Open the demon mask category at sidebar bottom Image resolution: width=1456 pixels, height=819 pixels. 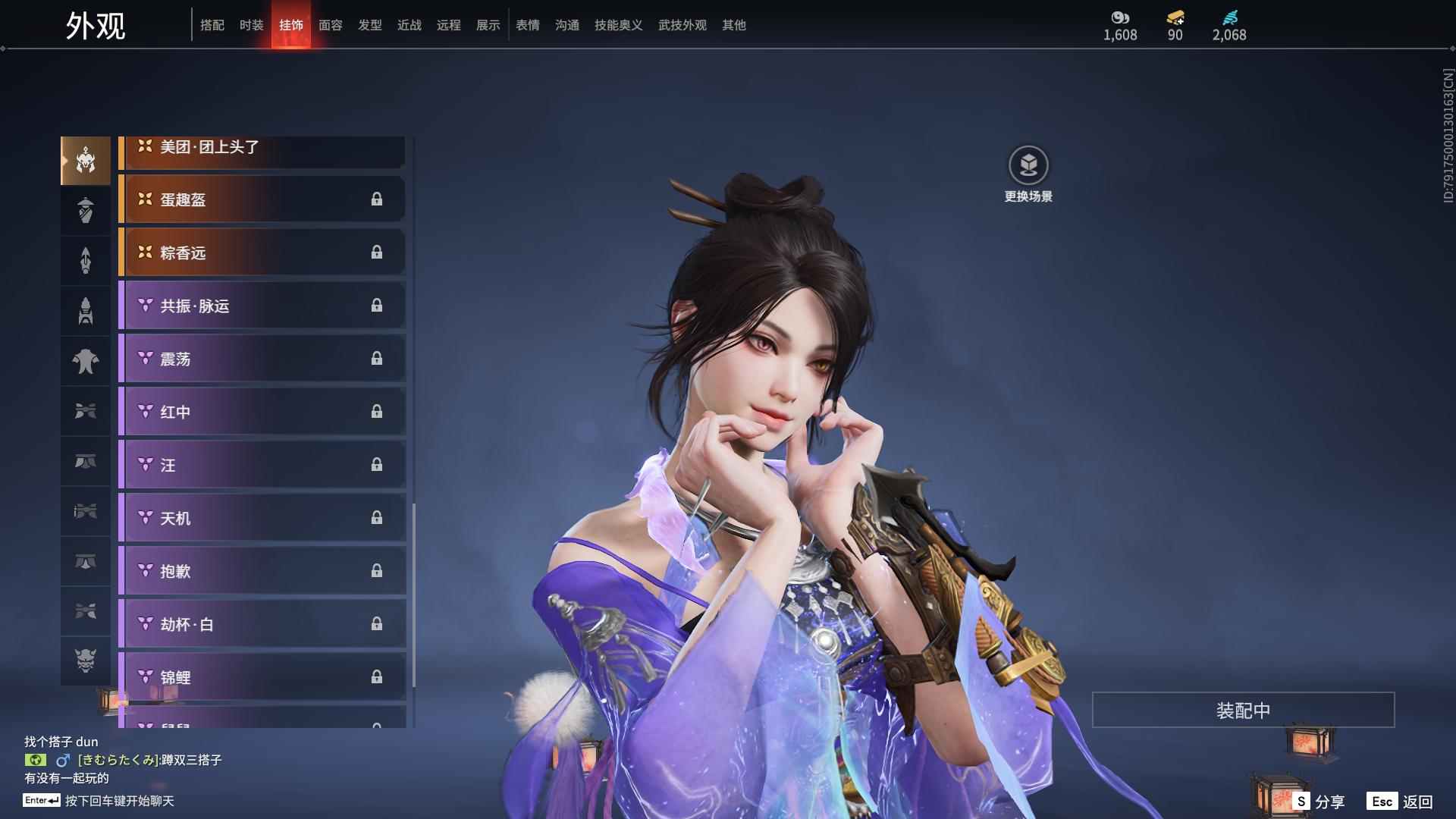(85, 661)
